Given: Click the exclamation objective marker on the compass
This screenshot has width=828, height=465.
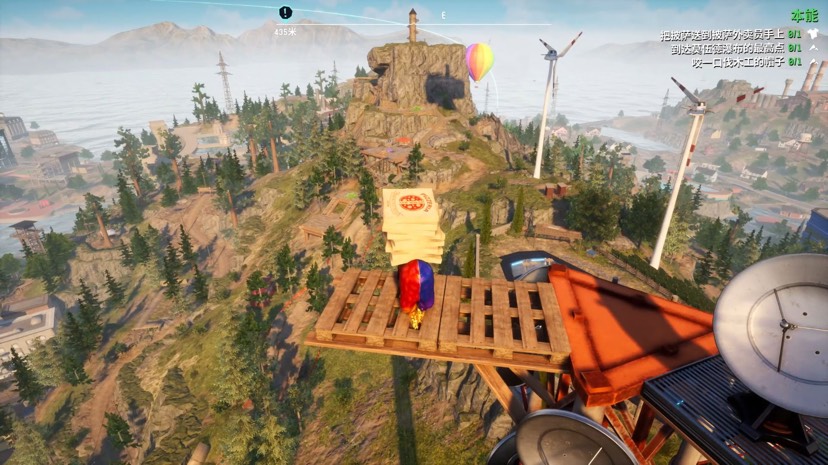Looking at the screenshot, I should pos(285,13).
